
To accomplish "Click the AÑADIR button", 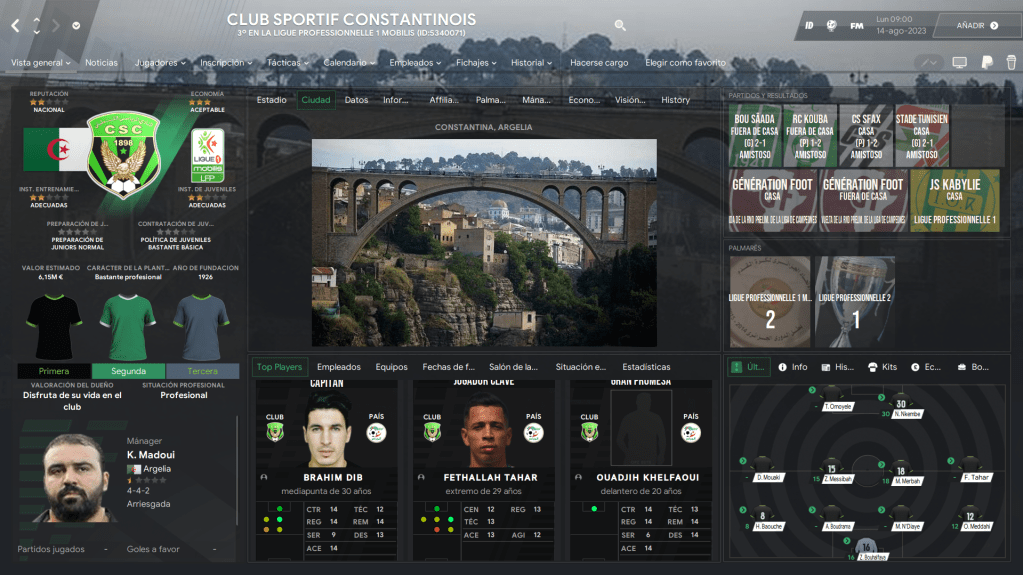I will (x=971, y=25).
